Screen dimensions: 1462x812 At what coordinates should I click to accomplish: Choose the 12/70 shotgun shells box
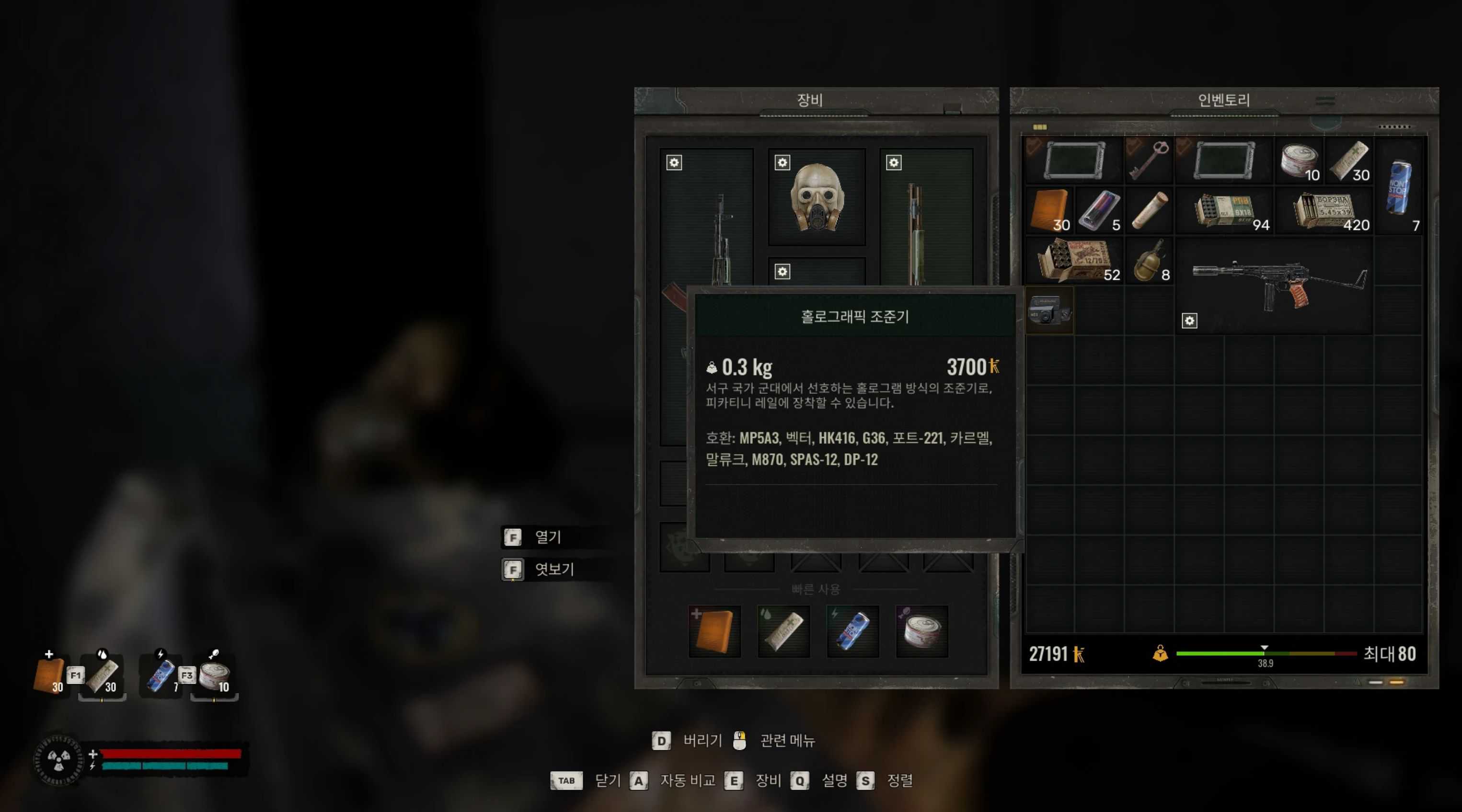[1074, 261]
